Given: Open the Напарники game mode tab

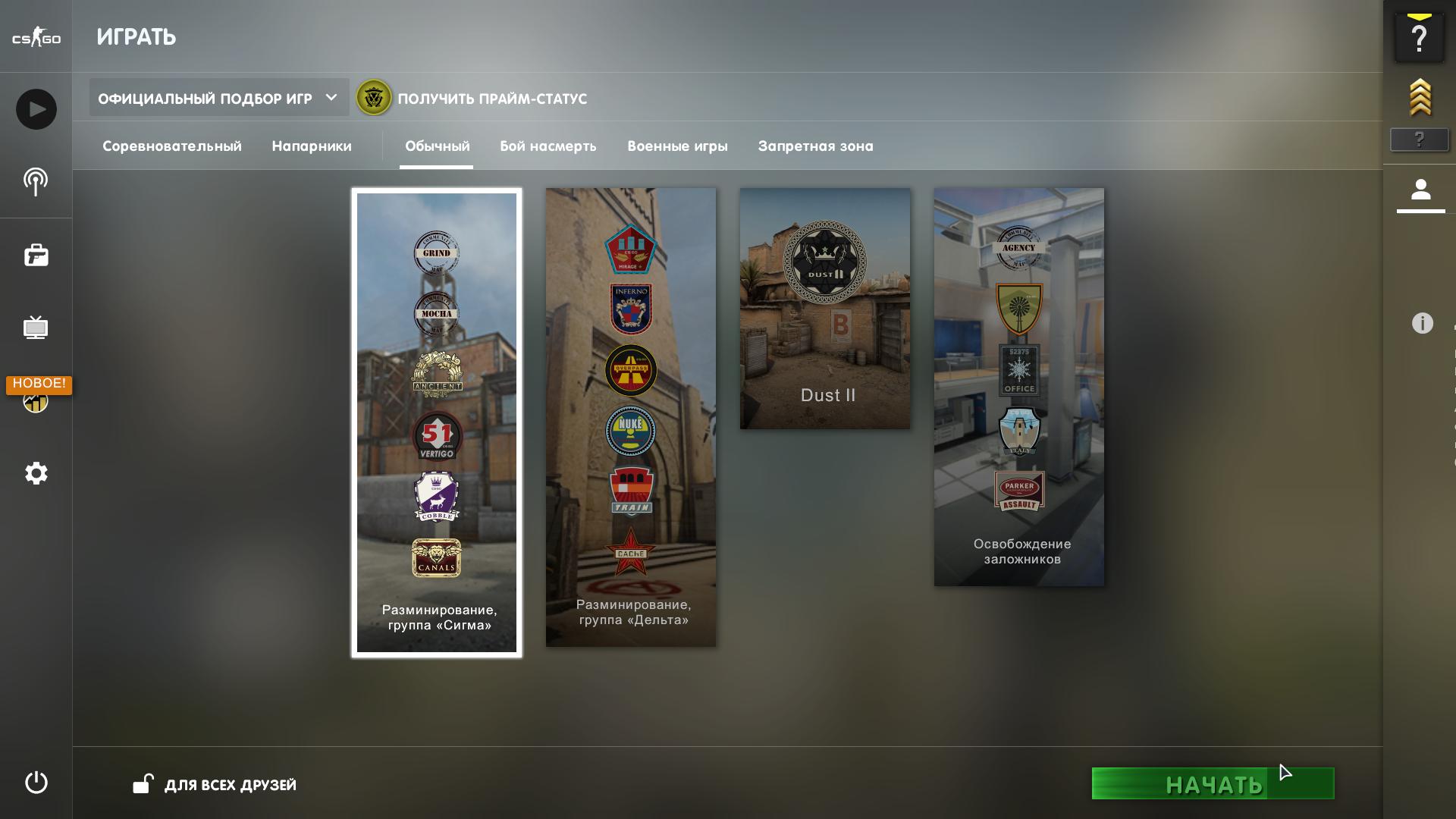Looking at the screenshot, I should click(x=312, y=146).
